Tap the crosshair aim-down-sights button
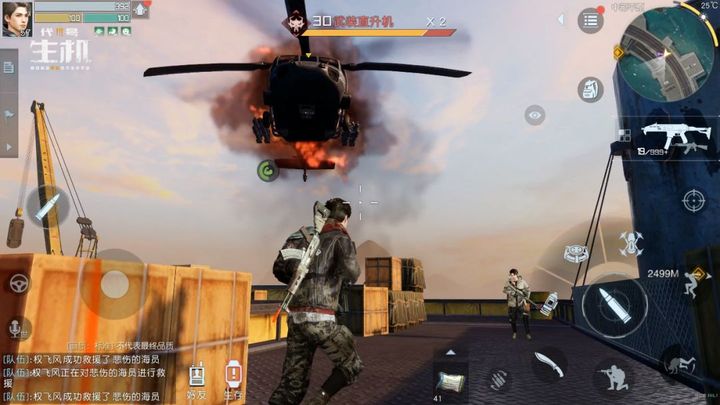 [693, 200]
